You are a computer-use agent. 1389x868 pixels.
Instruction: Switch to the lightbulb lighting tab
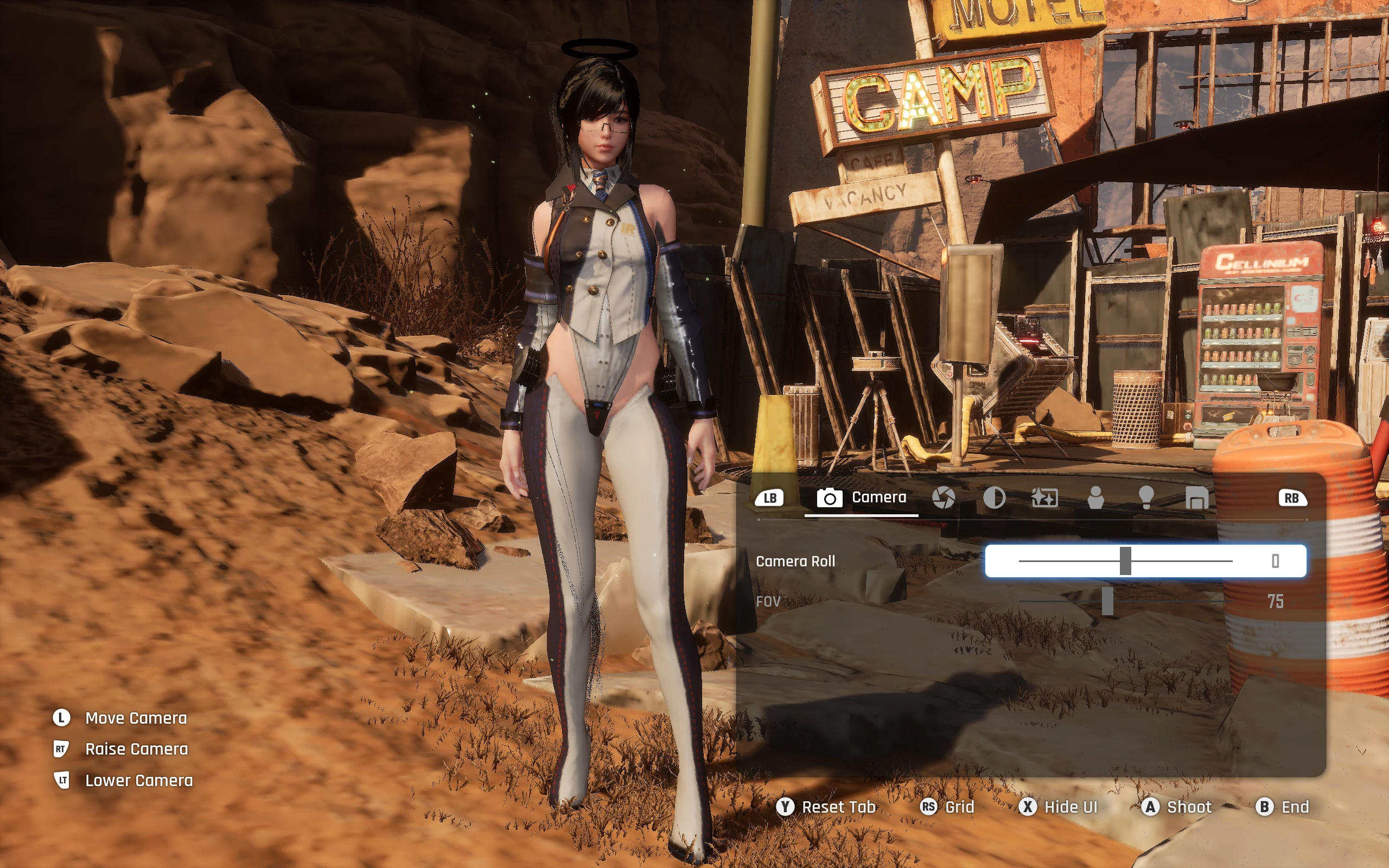point(1146,497)
